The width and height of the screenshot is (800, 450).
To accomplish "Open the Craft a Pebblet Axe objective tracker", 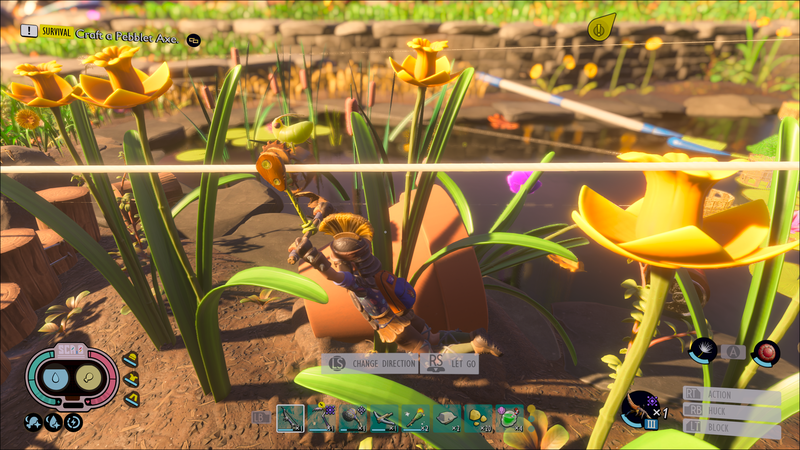I will pyautogui.click(x=110, y=34).
